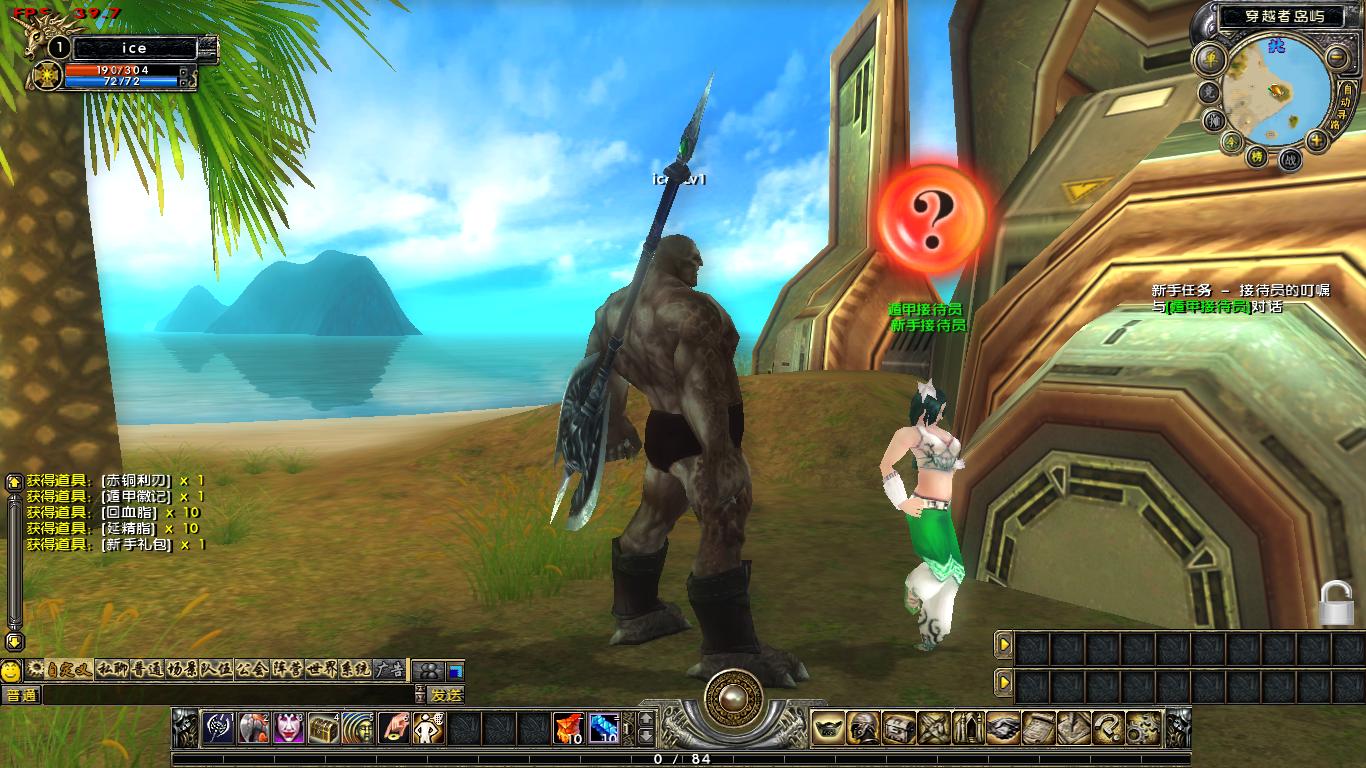Viewport: 1366px width, 768px height.
Task: Click the minimap zoom-out minus button
Action: coord(1338,57)
